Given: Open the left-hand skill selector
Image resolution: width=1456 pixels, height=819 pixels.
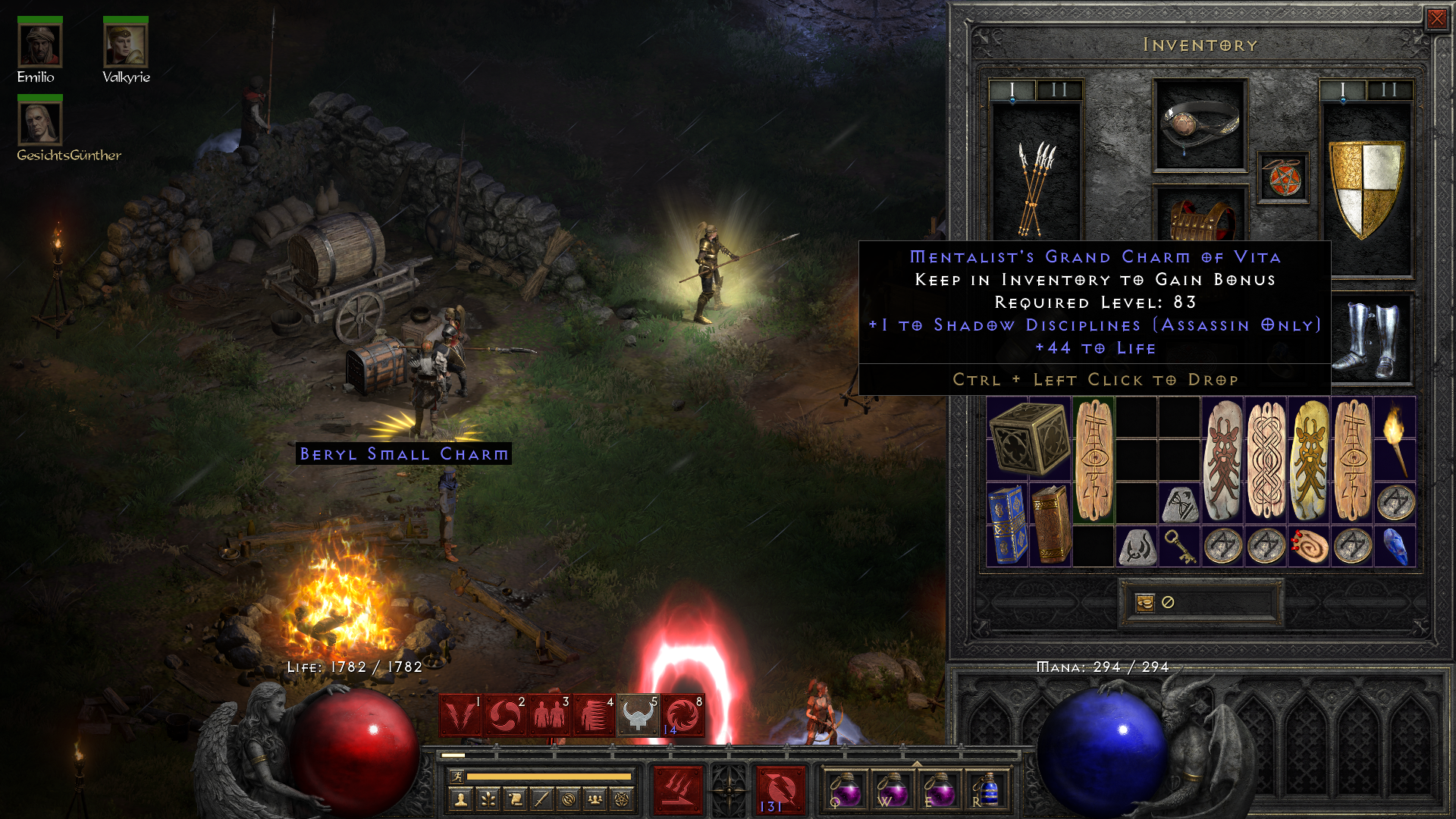Looking at the screenshot, I should (679, 790).
